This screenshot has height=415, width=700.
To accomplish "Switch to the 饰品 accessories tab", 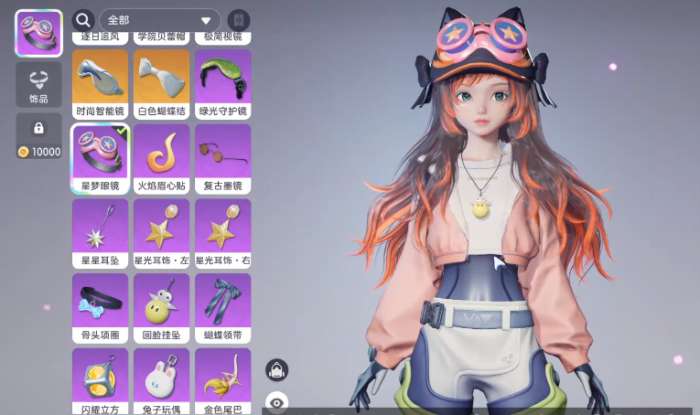I will tap(39, 84).
